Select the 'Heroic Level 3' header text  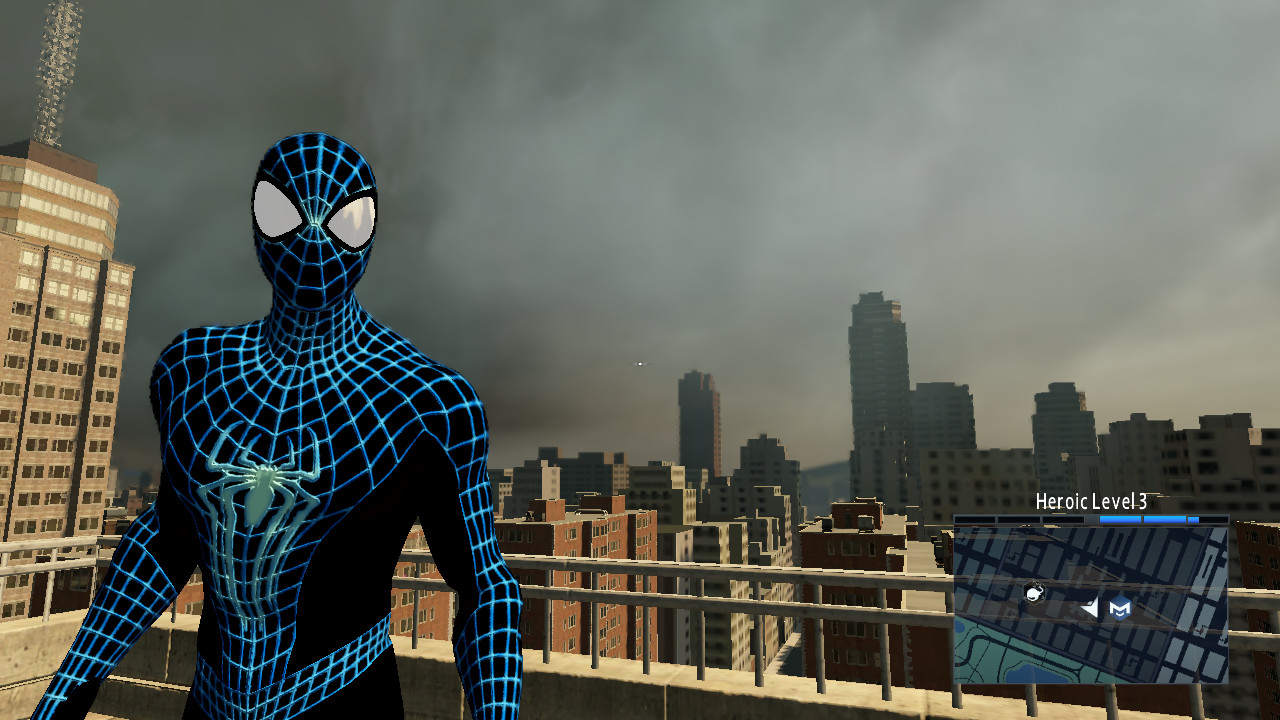[x=1091, y=501]
